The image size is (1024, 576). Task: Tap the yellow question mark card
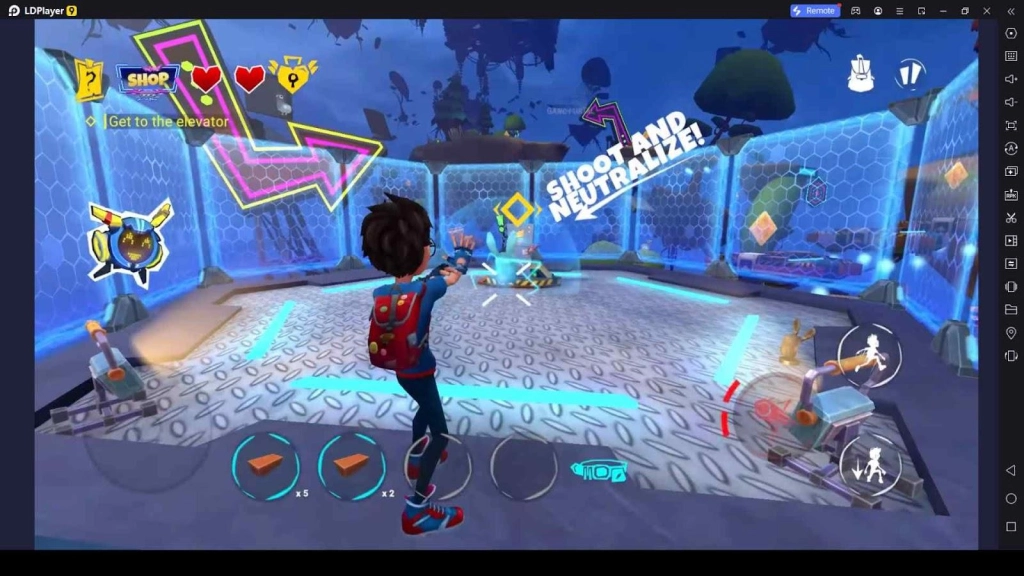pos(90,79)
